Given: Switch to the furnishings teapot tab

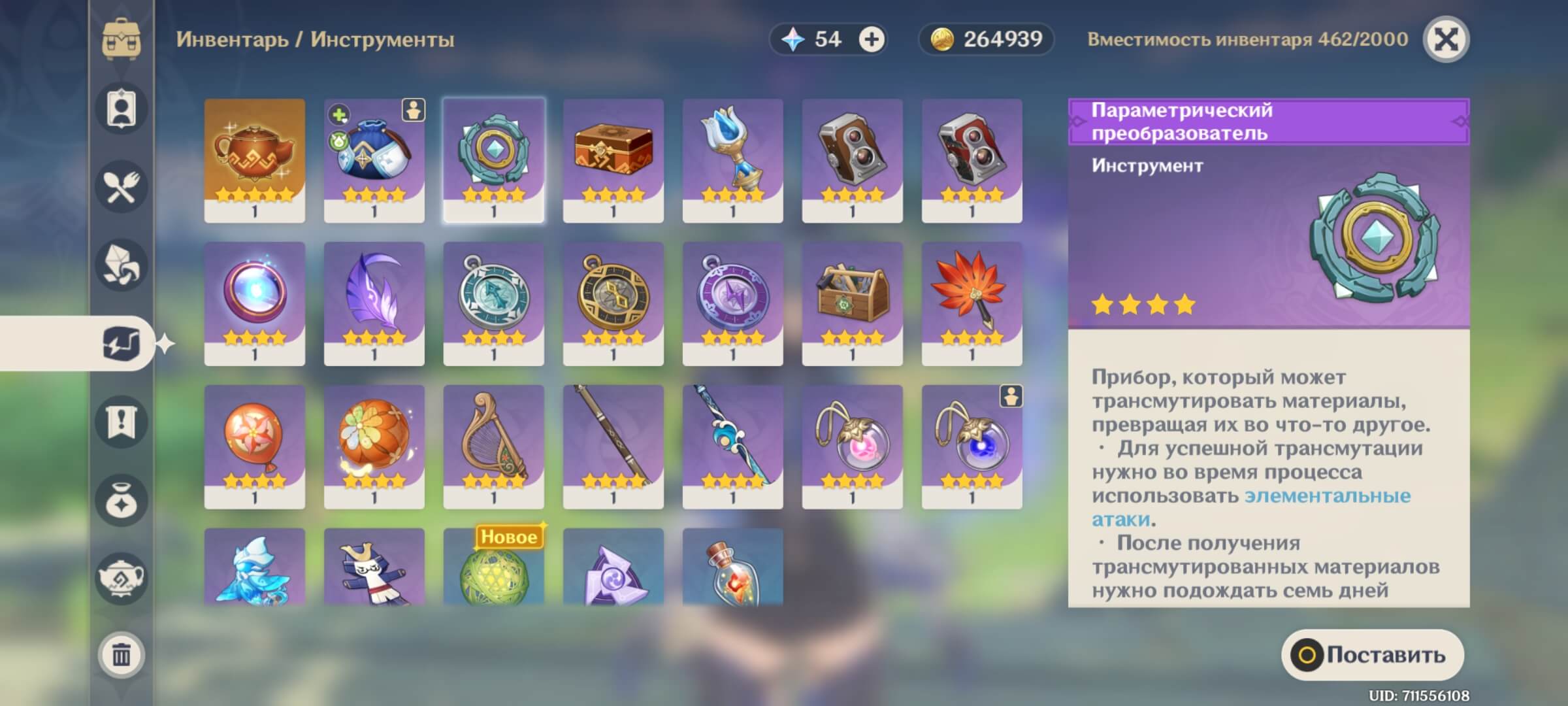Looking at the screenshot, I should click(x=122, y=578).
